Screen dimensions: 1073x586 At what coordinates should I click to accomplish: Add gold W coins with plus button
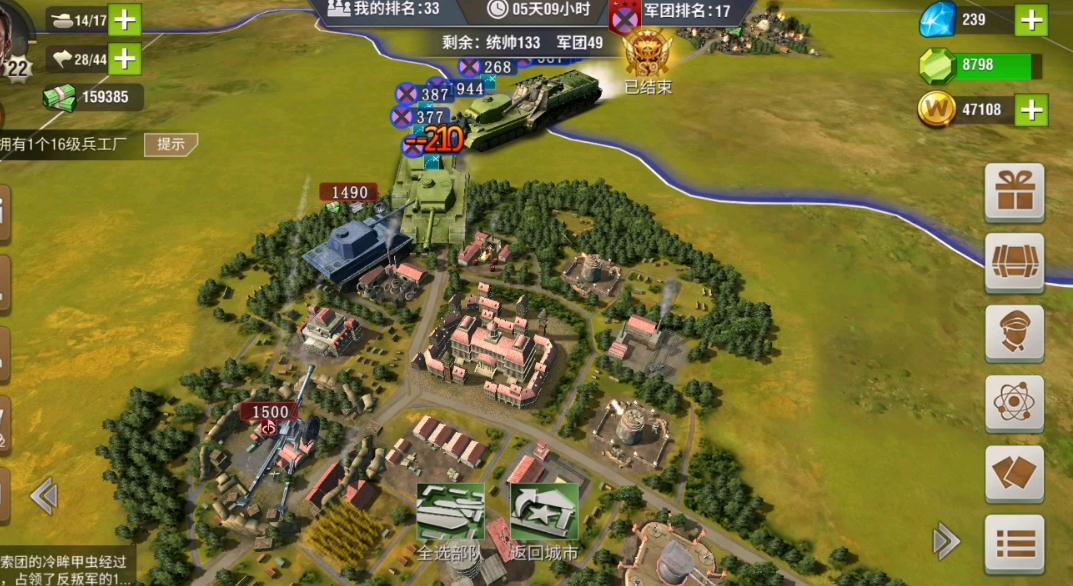pos(1032,110)
